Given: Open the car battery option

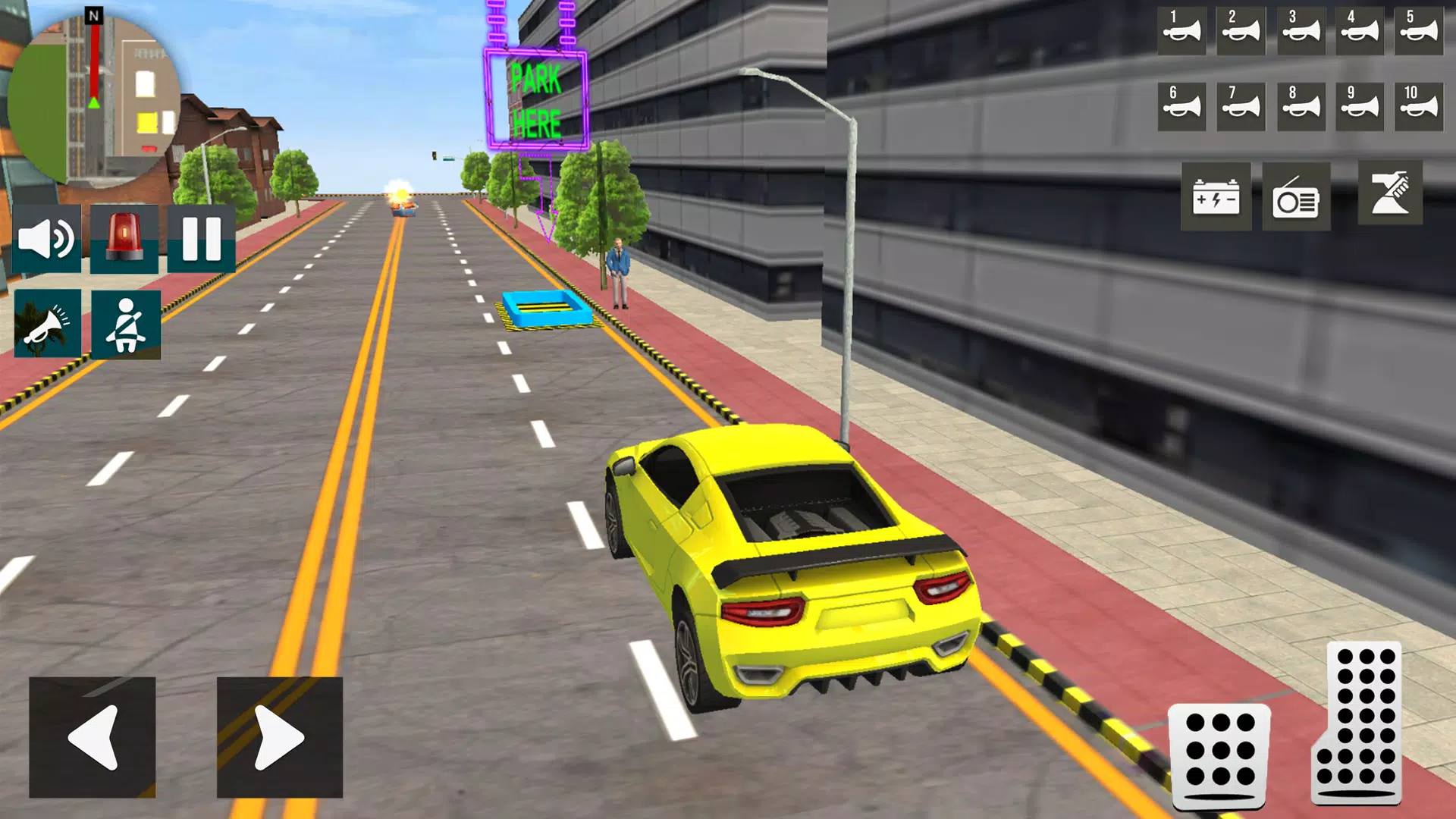Looking at the screenshot, I should tap(1218, 197).
